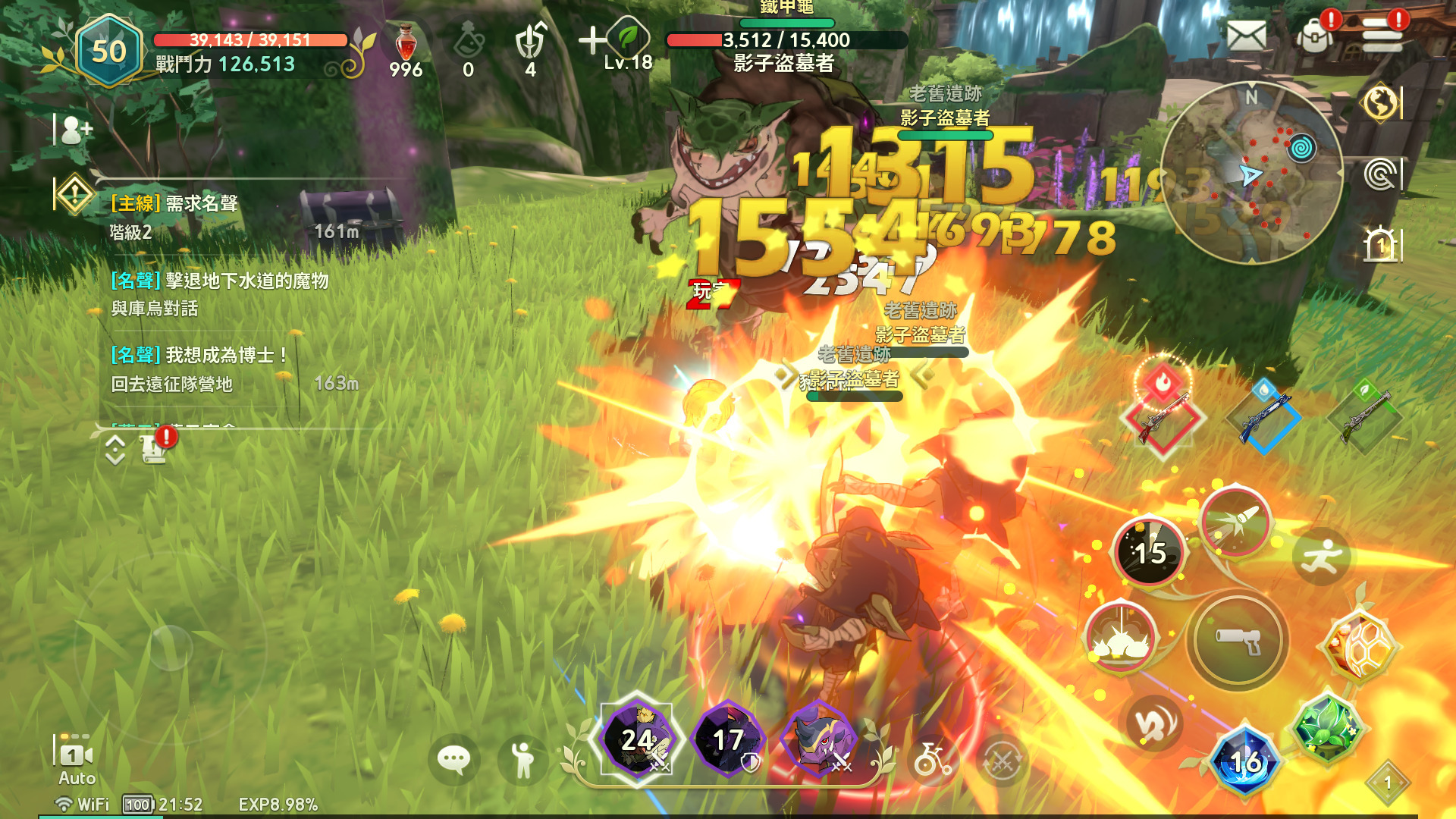Open the add friend party icon
This screenshot has height=819, width=1456.
point(76,130)
